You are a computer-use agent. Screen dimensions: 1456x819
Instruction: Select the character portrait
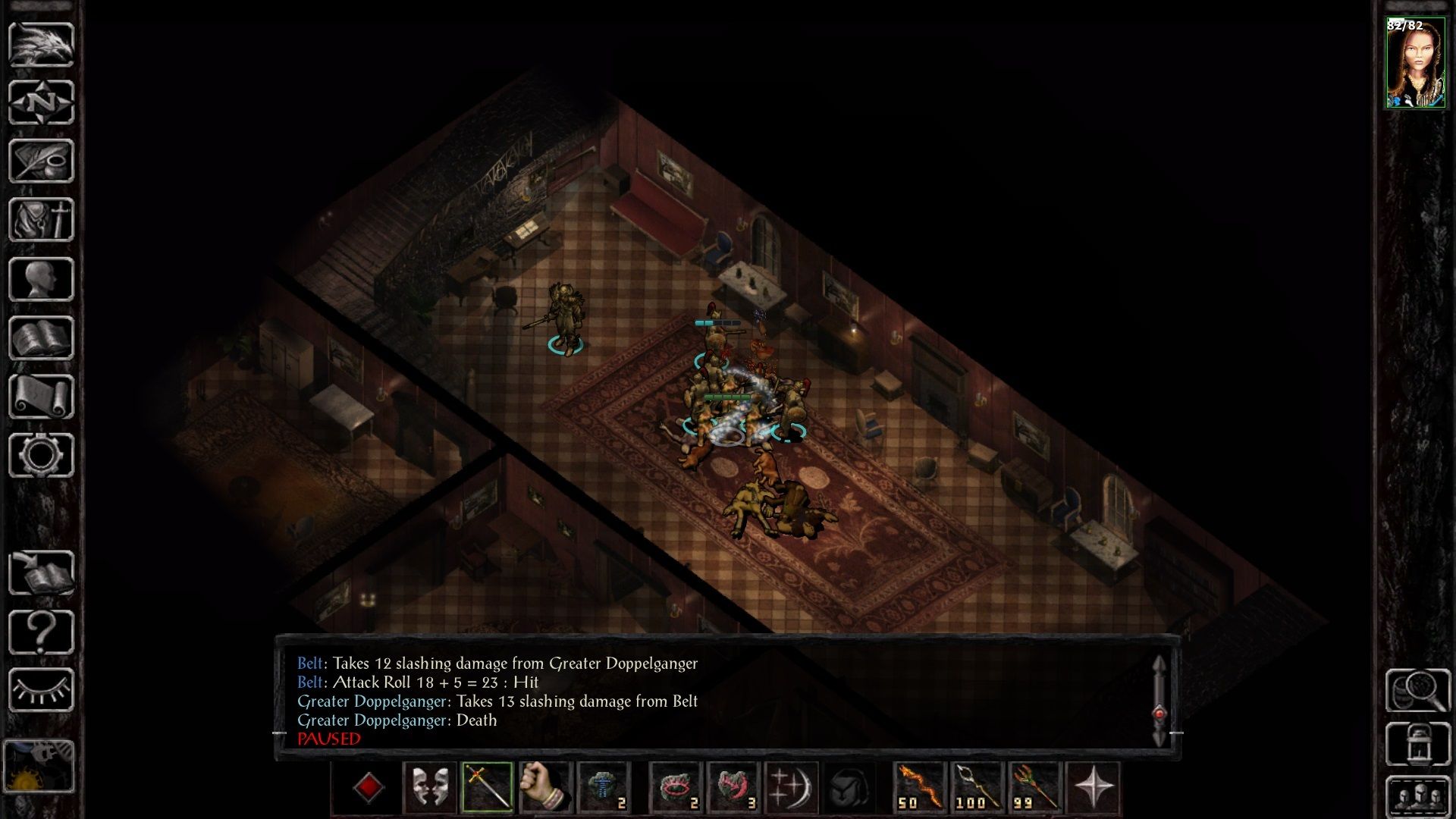tap(1415, 64)
